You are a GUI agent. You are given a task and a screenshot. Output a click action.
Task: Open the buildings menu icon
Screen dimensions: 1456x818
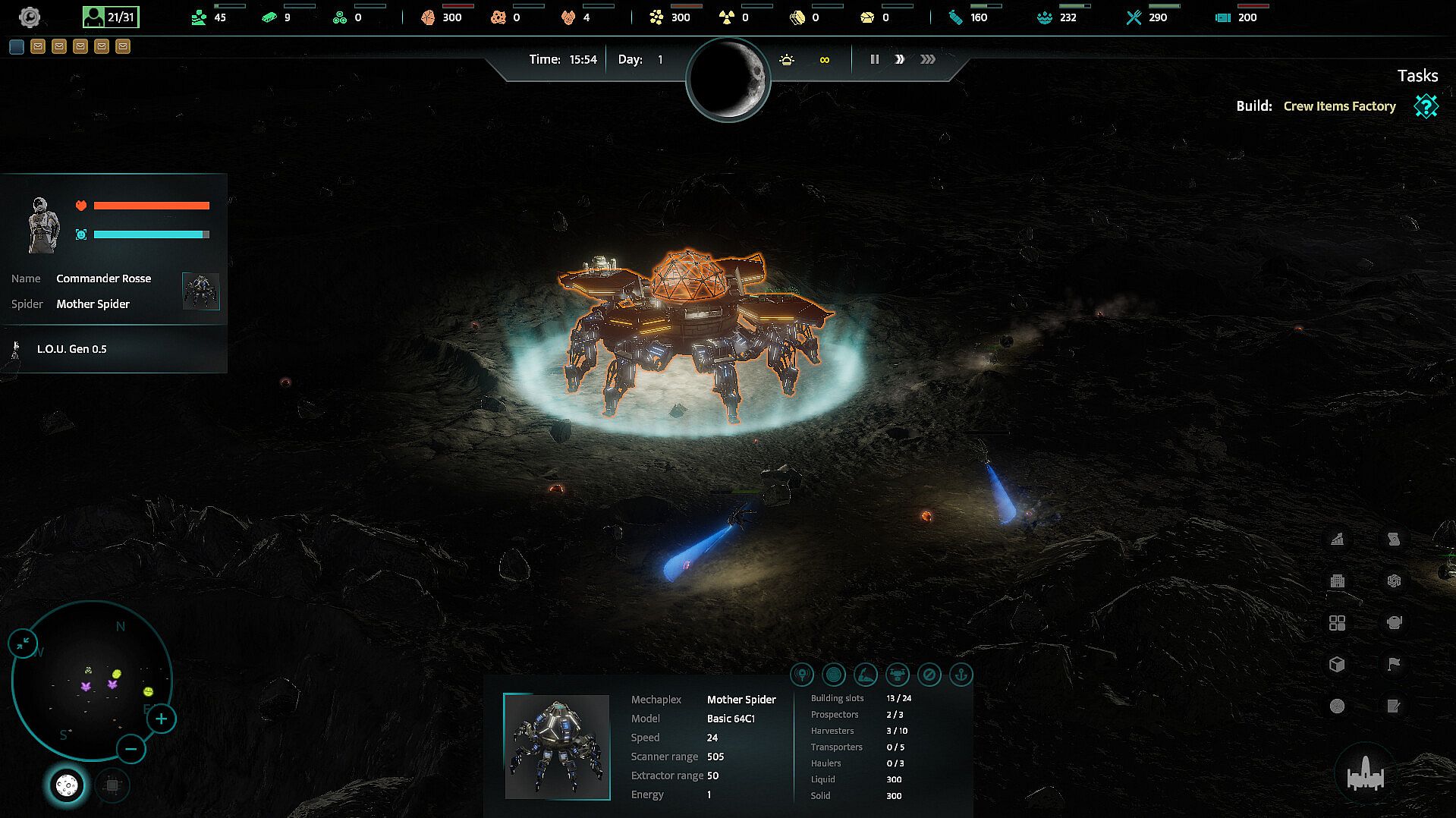tap(1338, 581)
